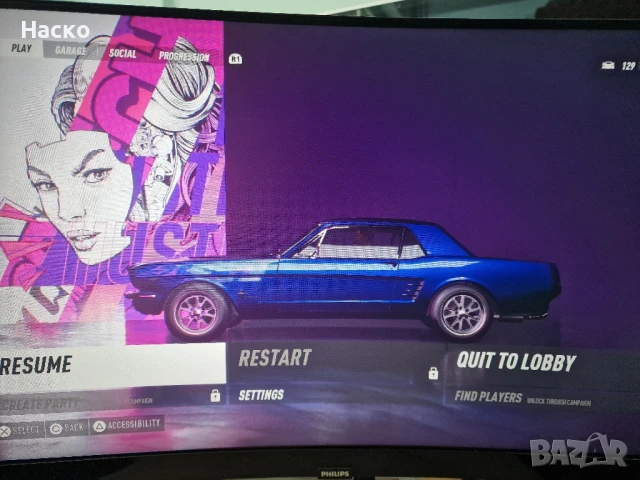
Task: Go to the Social tab
Action: point(123,53)
